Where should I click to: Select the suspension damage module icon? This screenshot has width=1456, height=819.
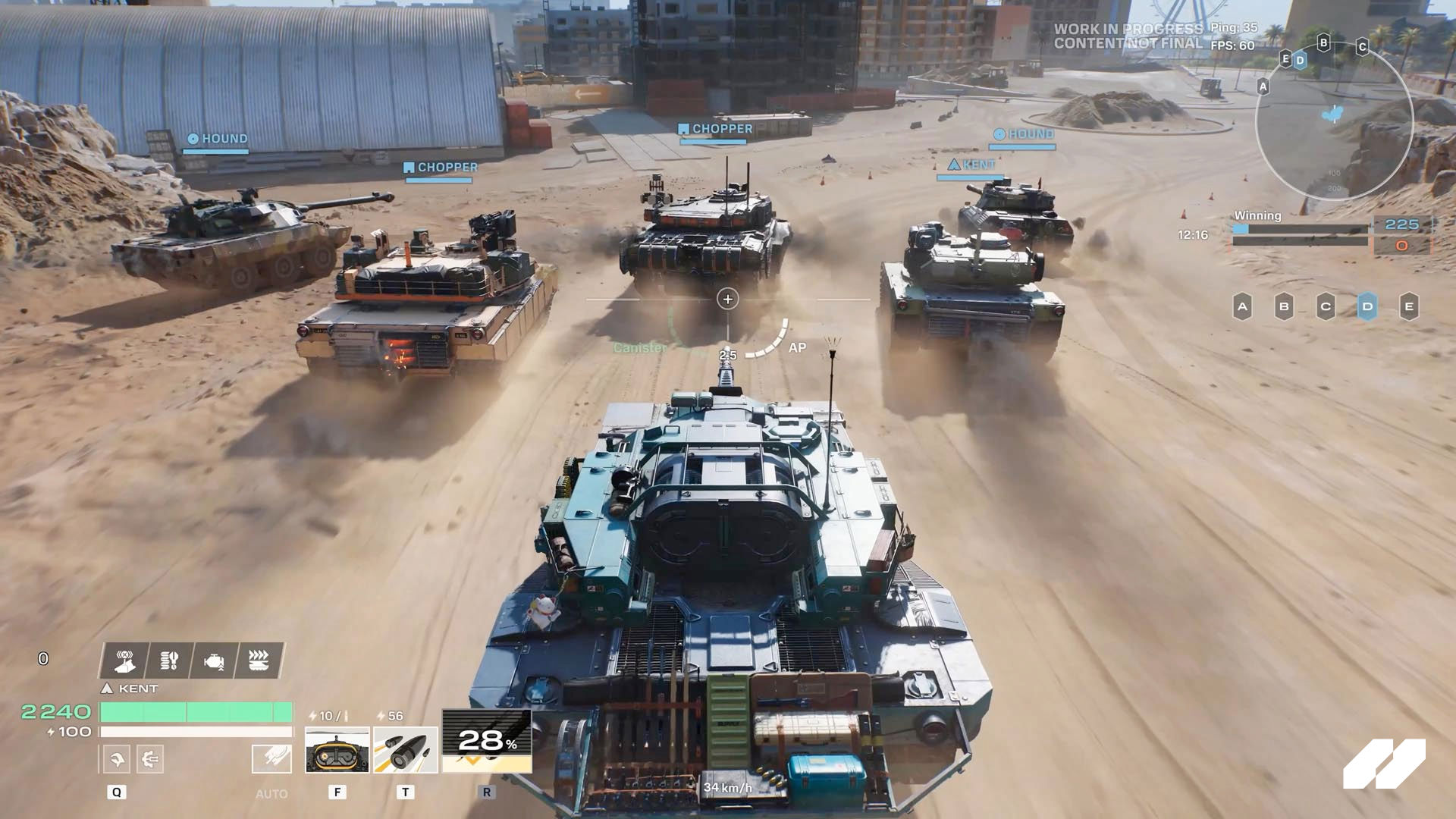168,661
